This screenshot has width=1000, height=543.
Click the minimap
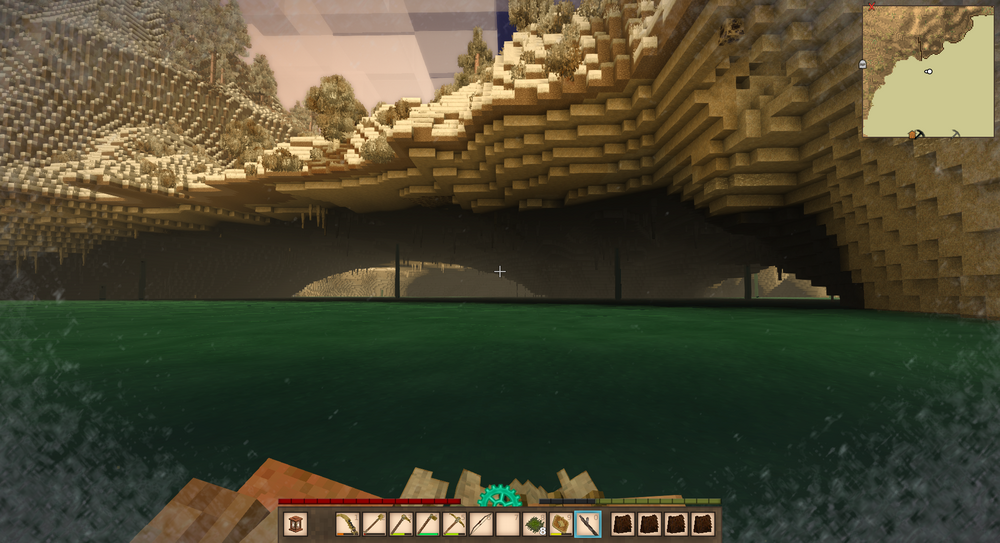click(x=929, y=70)
